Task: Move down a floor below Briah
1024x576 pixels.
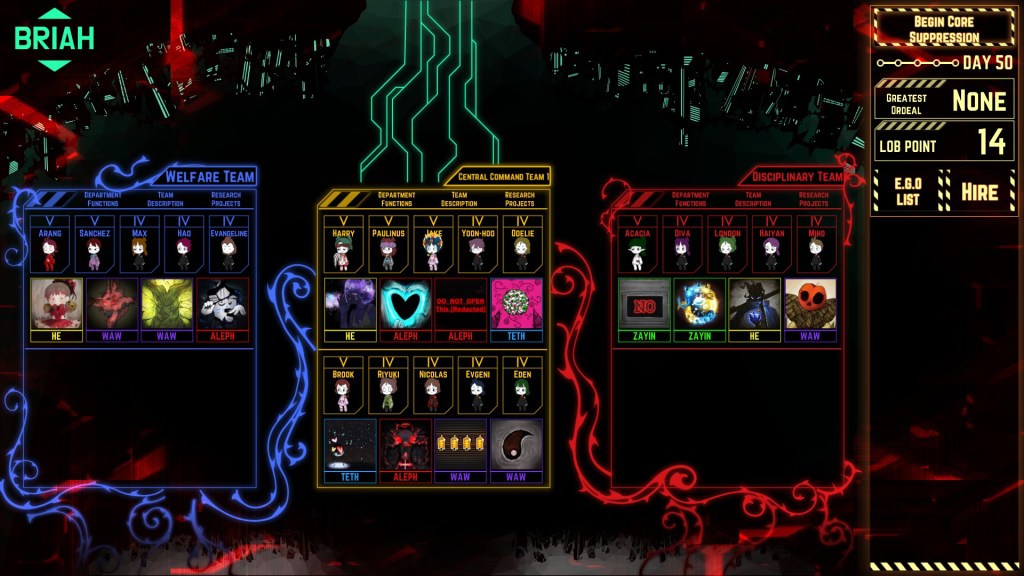Action: (x=55, y=65)
